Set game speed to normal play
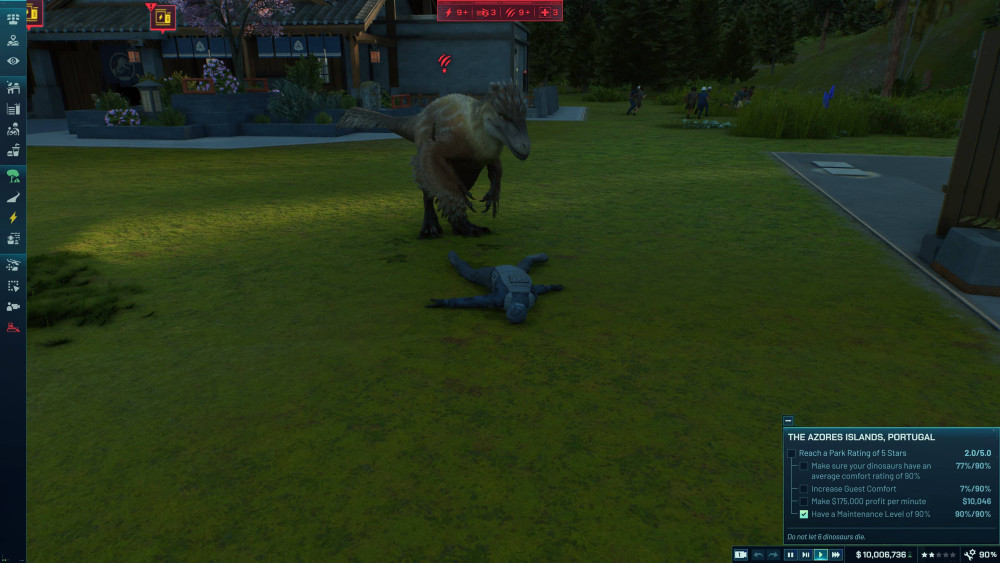This screenshot has height=563, width=1000. coord(821,554)
